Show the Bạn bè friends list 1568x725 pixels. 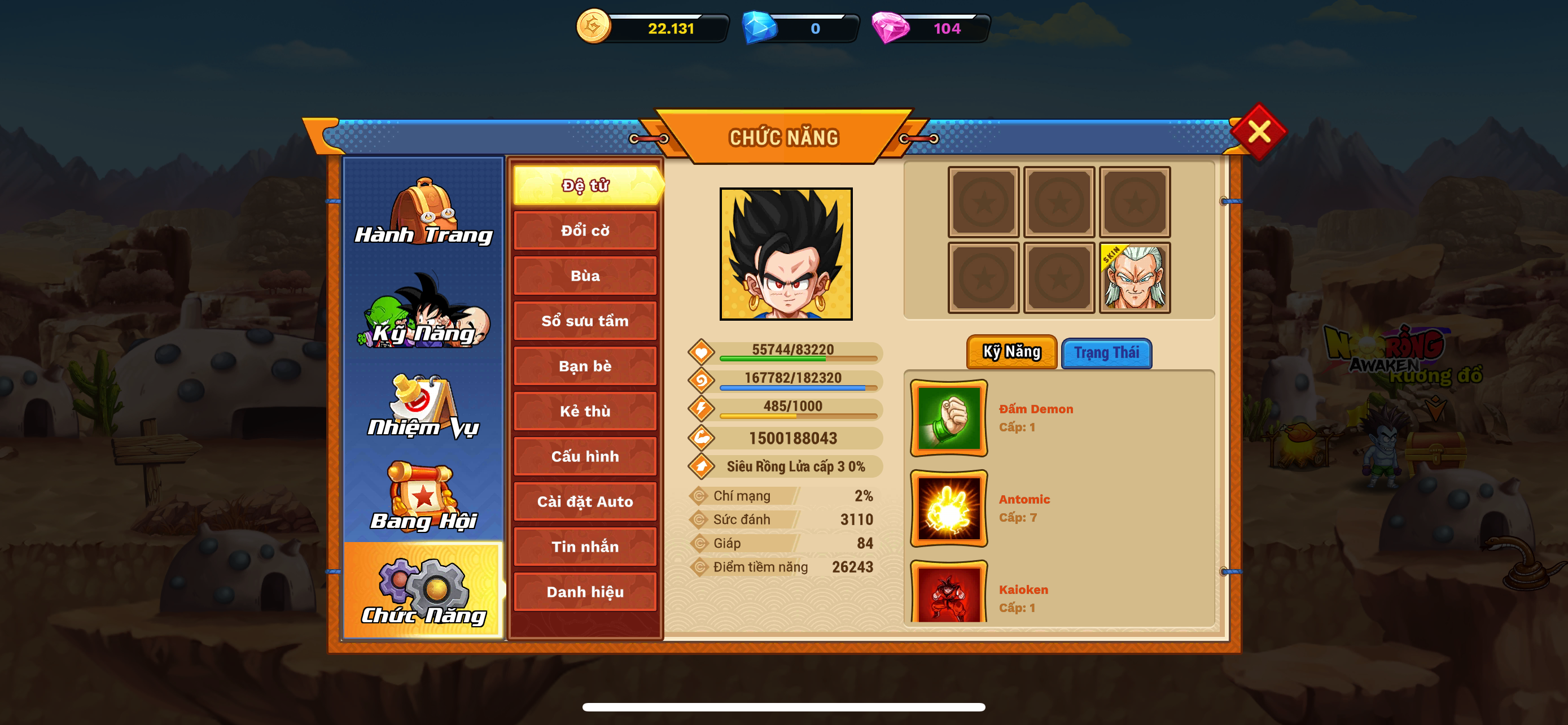585,366
